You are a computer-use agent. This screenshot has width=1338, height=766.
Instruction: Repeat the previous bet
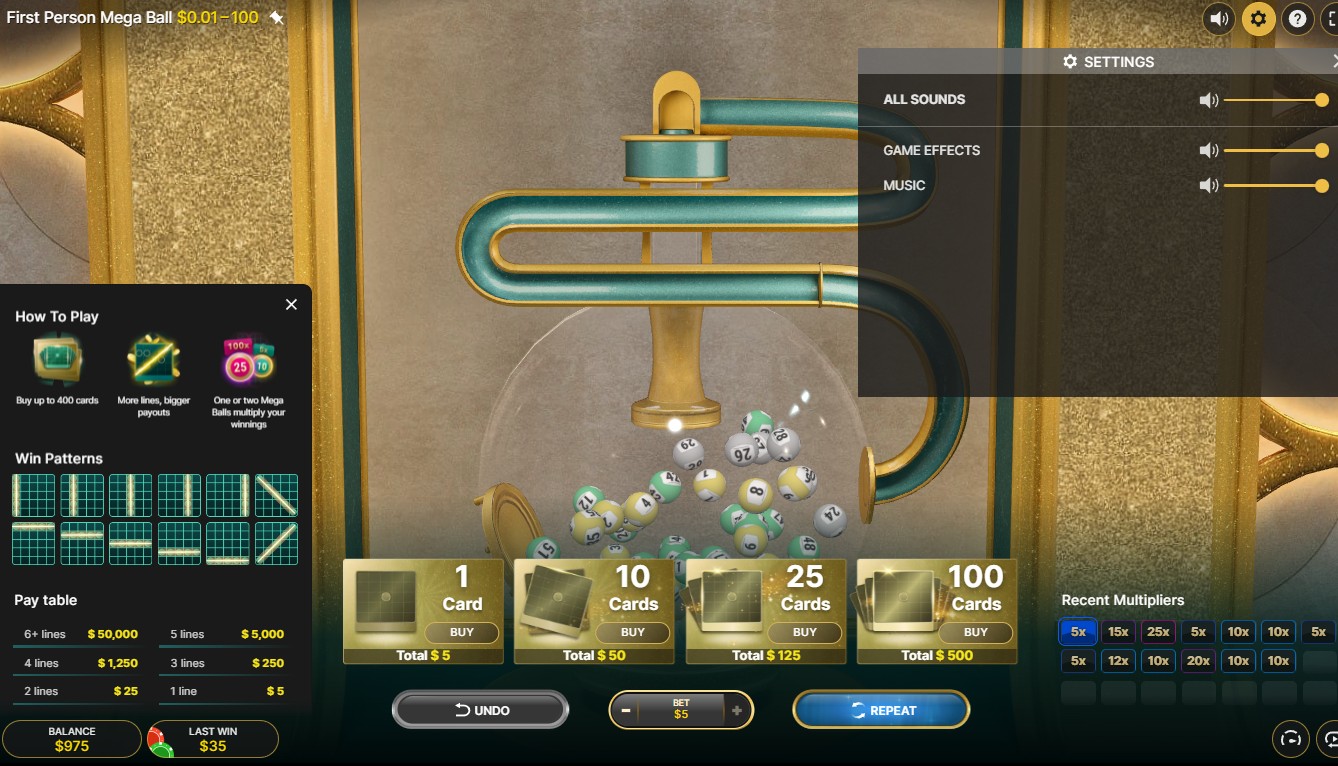881,710
